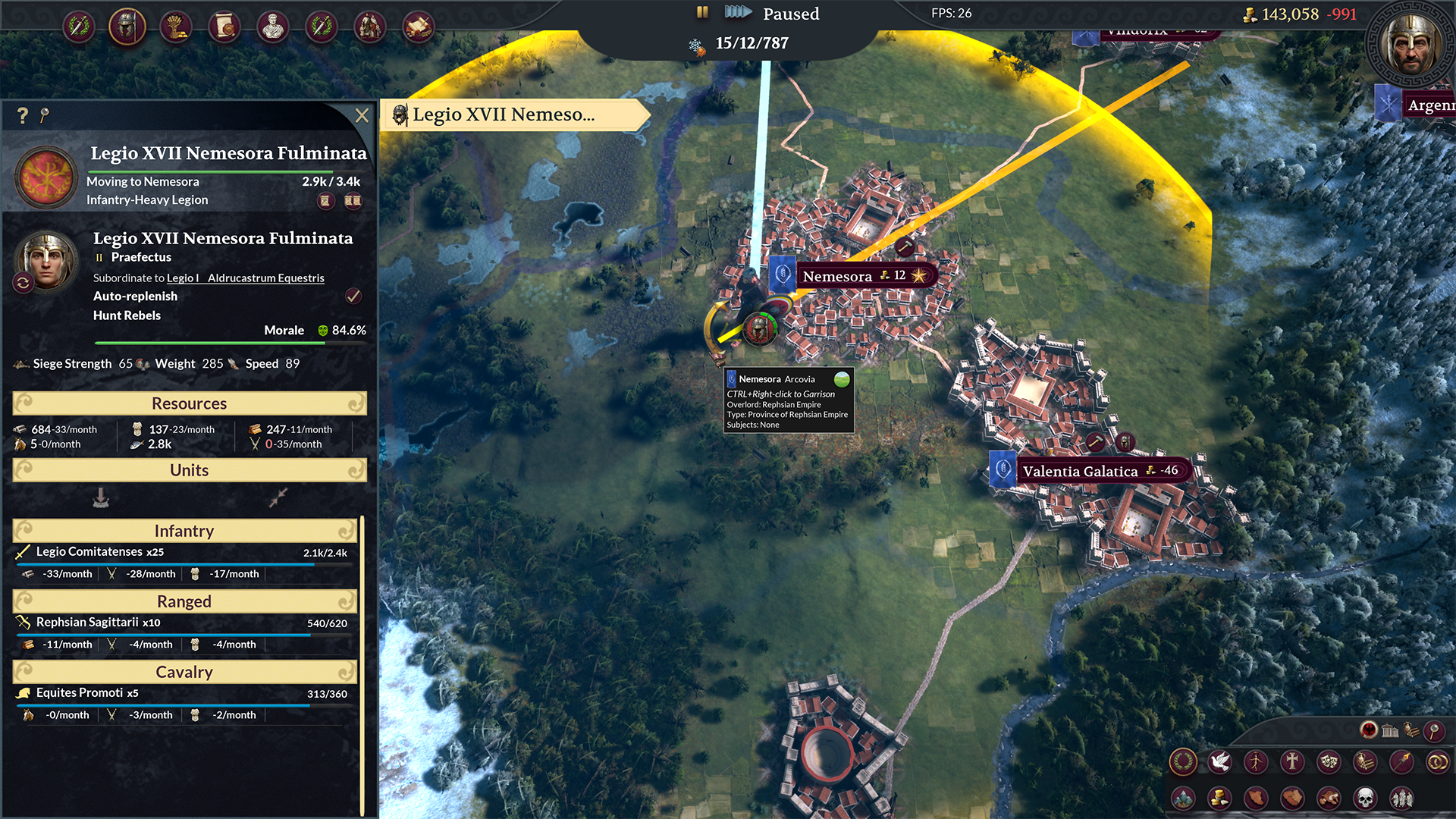Switch to the theatre masks culture map mode

1329,761
